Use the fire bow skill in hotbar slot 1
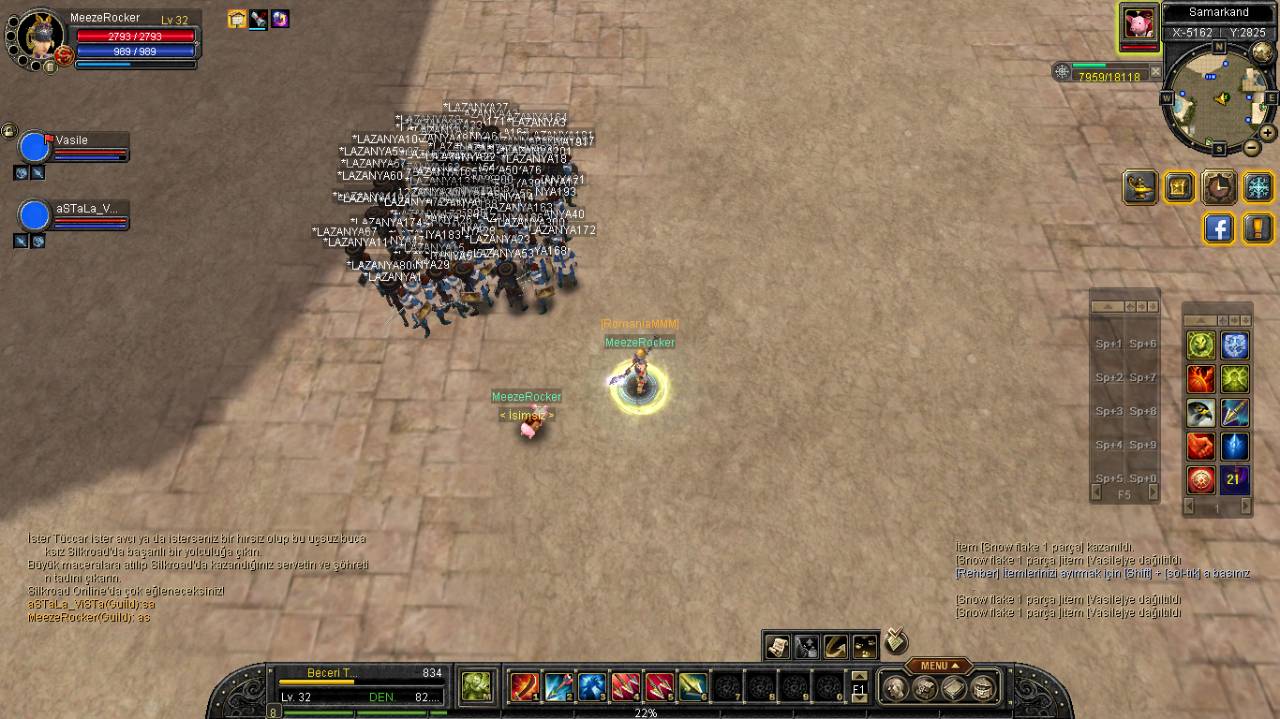Viewport: 1280px width, 719px height. point(525,687)
